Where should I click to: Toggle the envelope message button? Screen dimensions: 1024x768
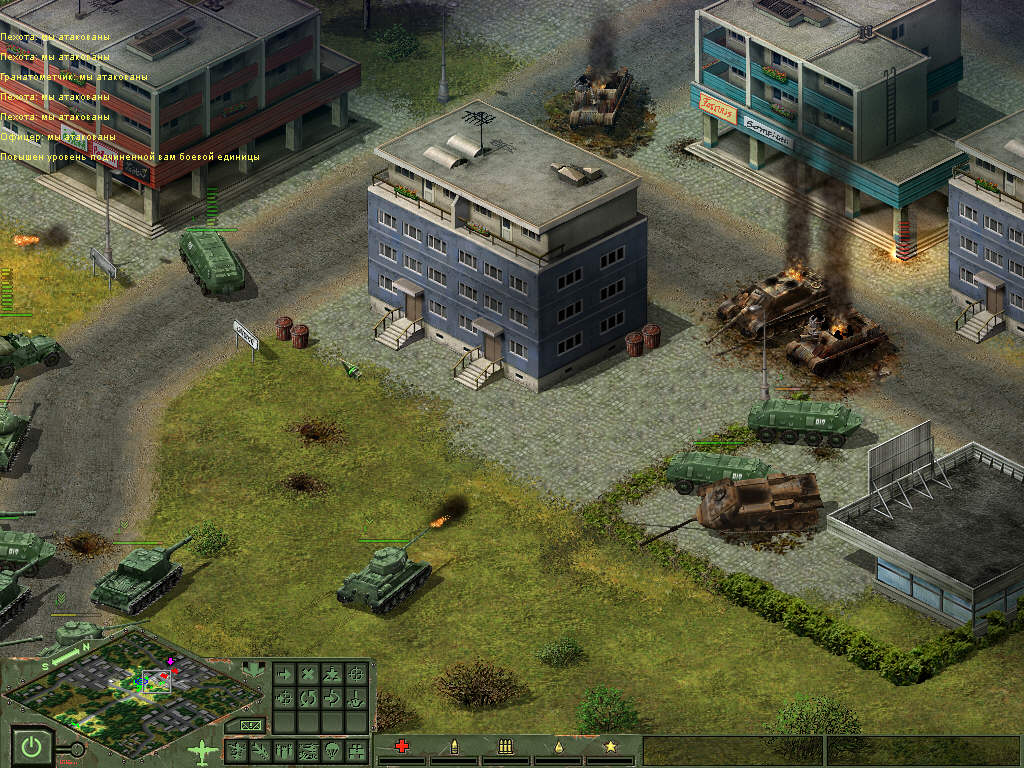[251, 725]
